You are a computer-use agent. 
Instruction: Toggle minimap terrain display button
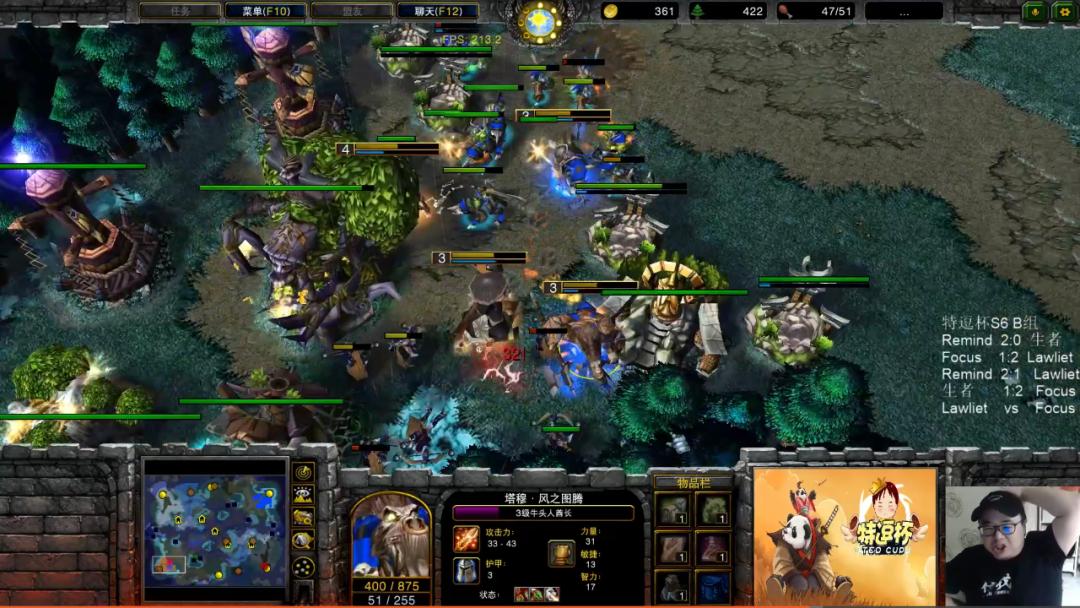point(304,495)
